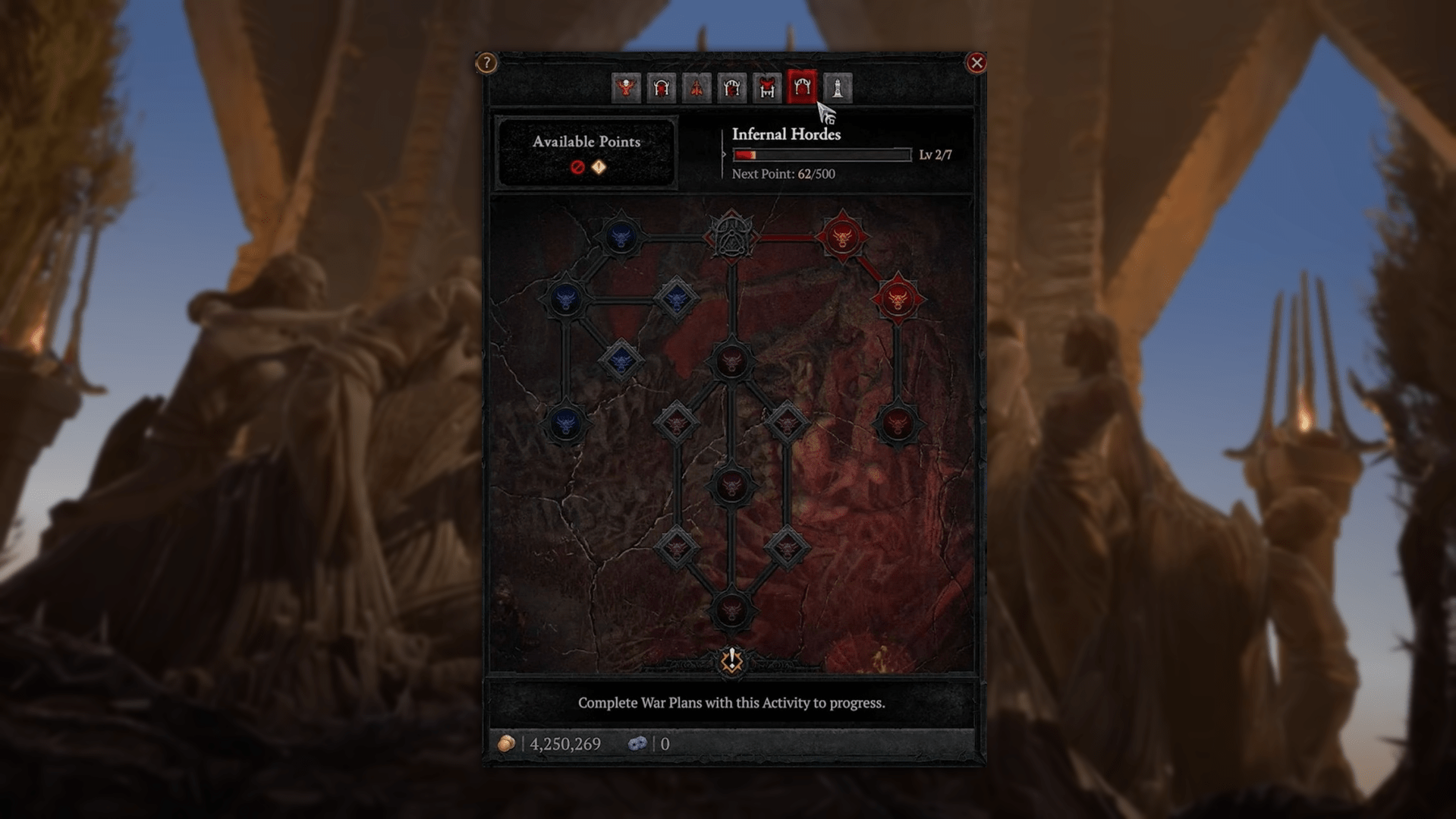Select the bull-over-gate Undercity activity icon

click(x=766, y=89)
